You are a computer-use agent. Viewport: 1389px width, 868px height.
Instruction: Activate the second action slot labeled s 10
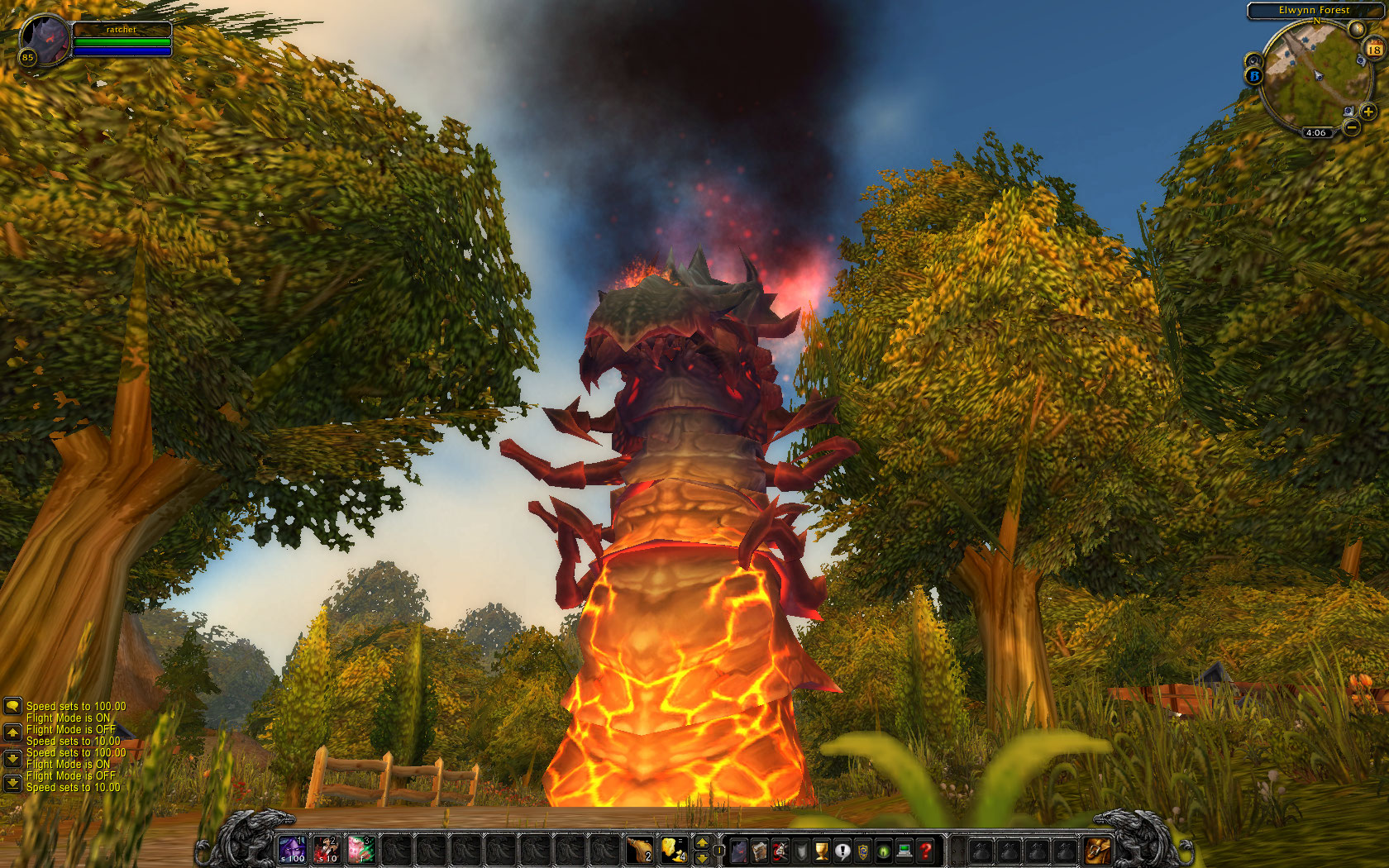pyautogui.click(x=327, y=849)
